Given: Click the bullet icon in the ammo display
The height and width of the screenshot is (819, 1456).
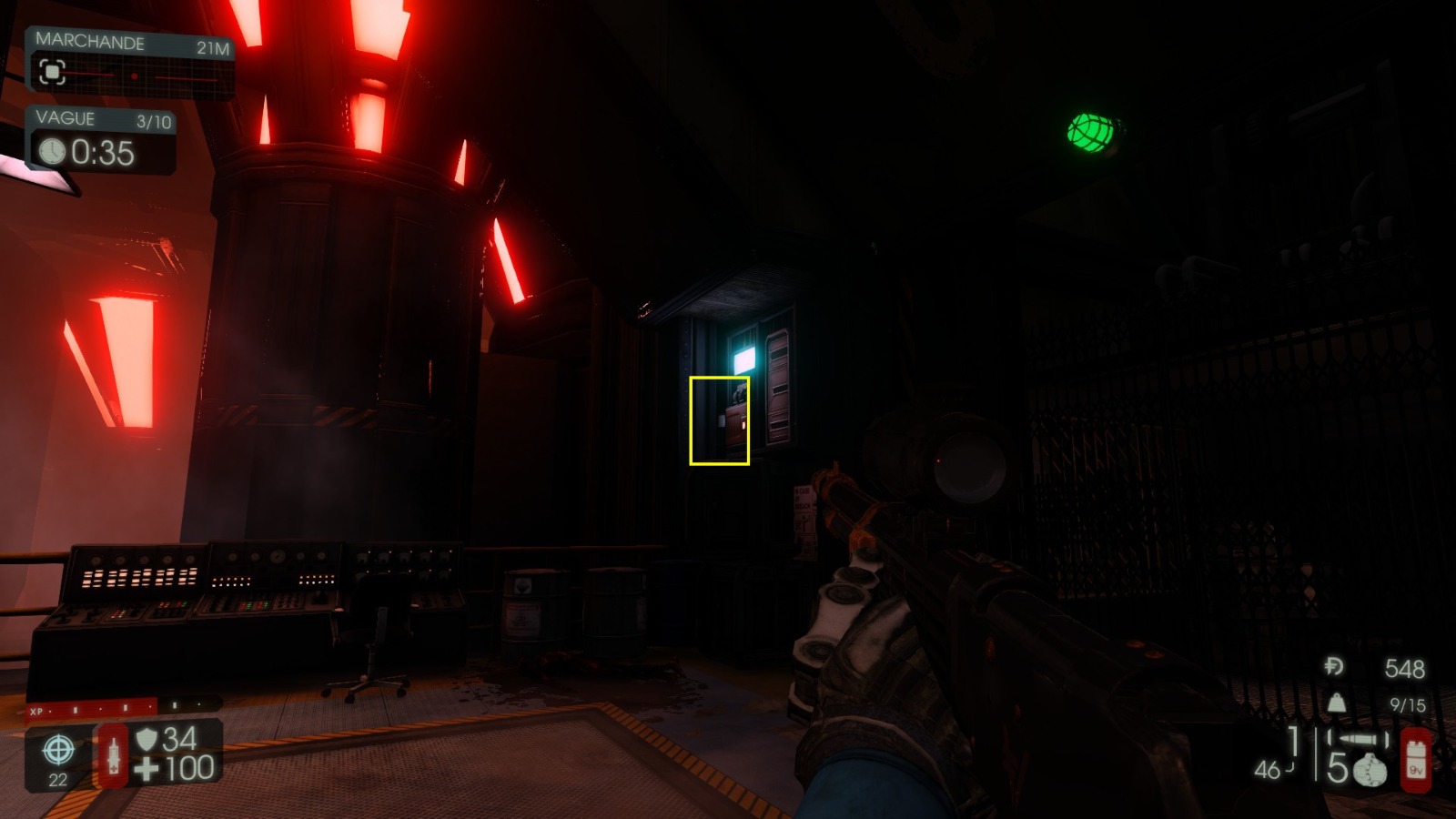Looking at the screenshot, I should [1359, 739].
